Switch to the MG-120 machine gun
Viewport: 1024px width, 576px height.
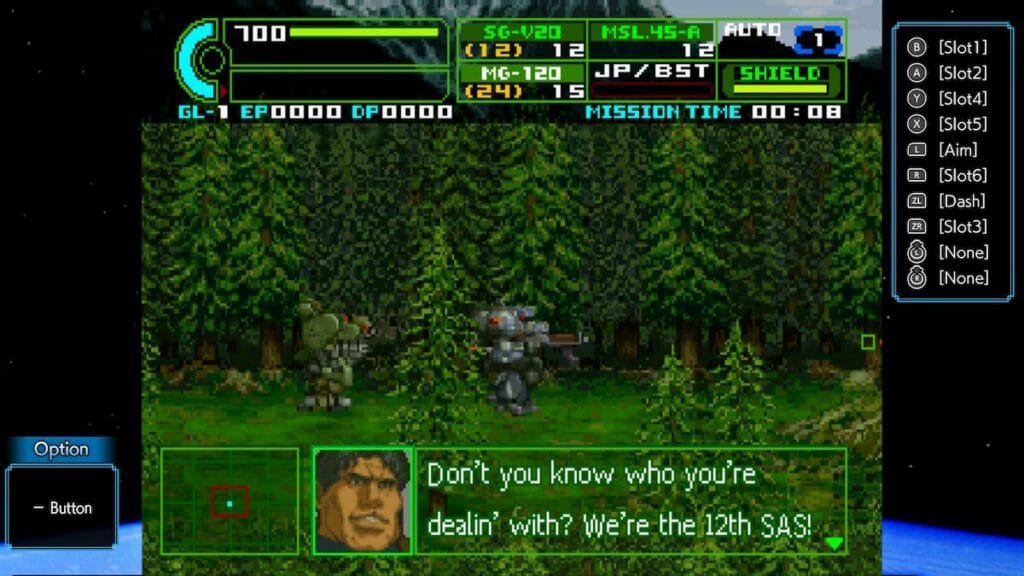522,81
